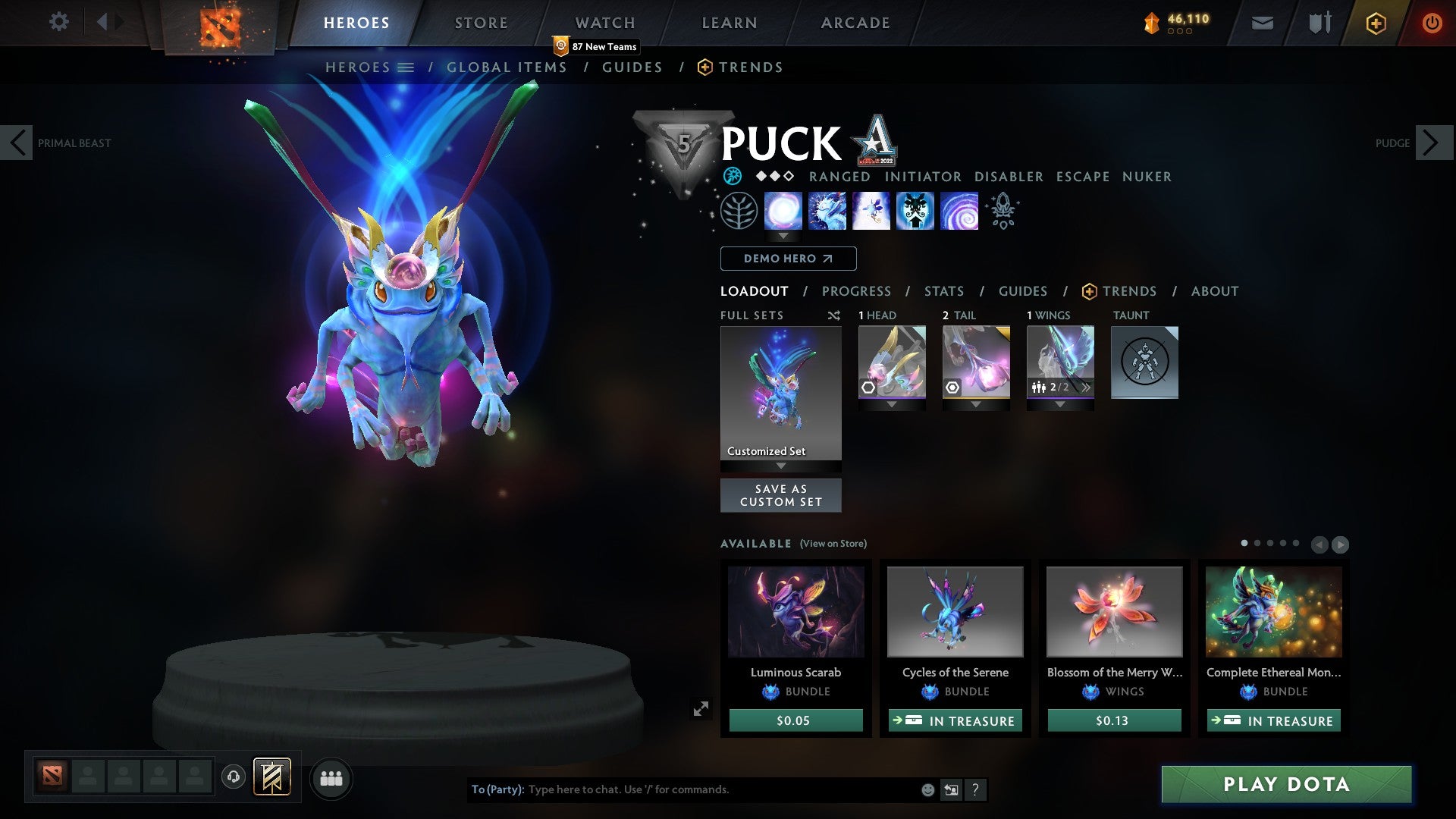This screenshot has height=819, width=1456.
Task: Switch ambient effect slot on the Wings item
Action: coord(1086,388)
